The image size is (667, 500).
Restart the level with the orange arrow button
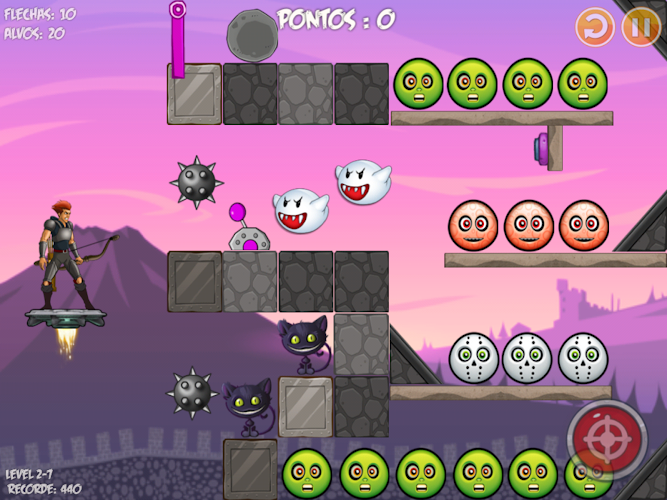tap(595, 27)
